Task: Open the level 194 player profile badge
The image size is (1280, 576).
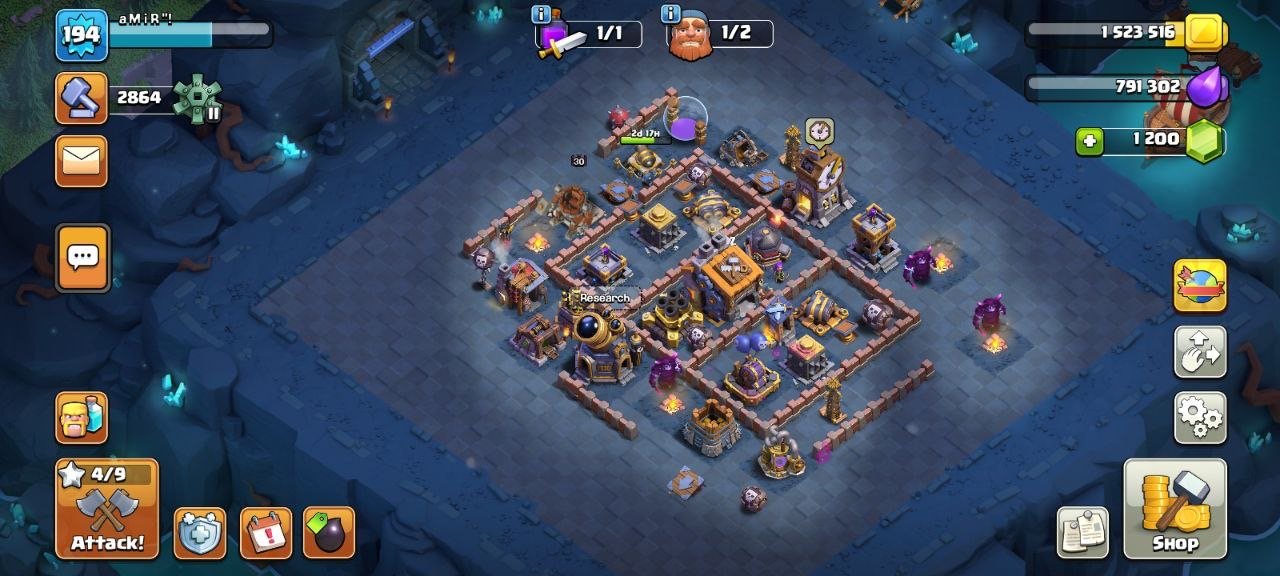Action: click(81, 36)
